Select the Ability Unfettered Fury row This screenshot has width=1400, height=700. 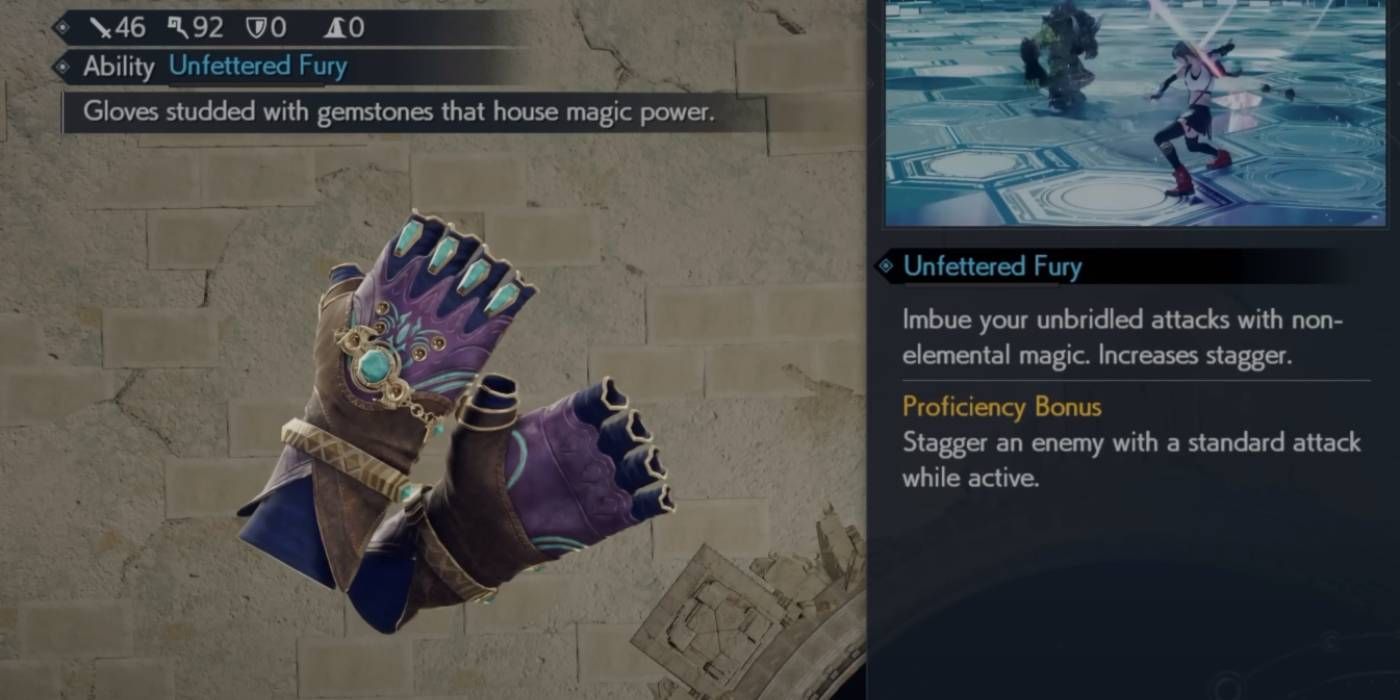tap(215, 67)
